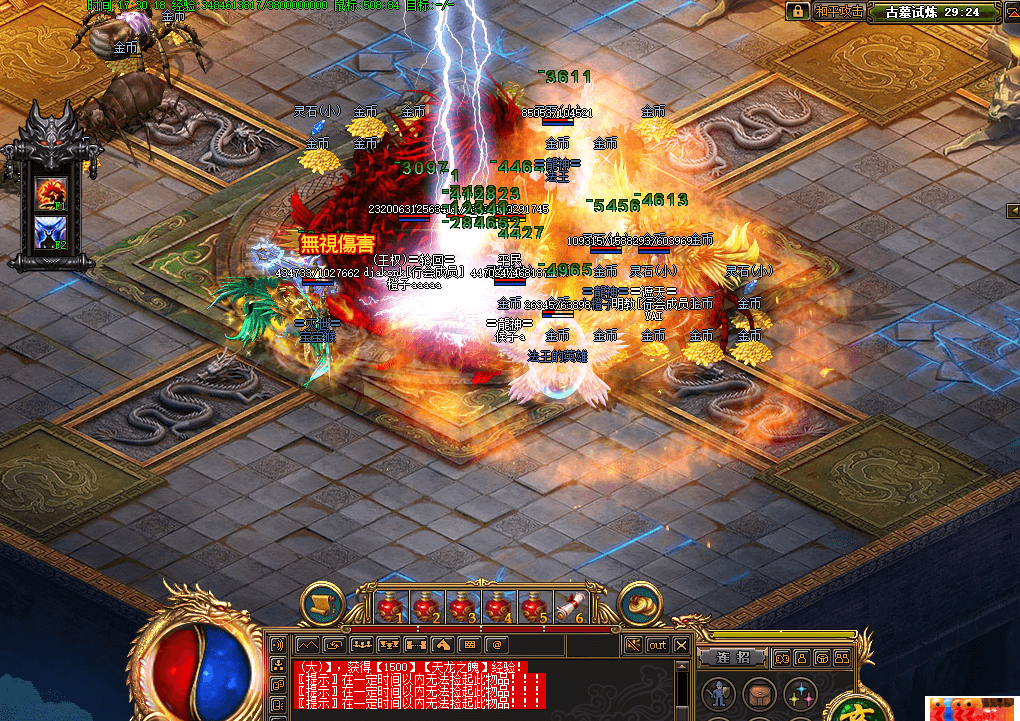The width and height of the screenshot is (1020, 721).
Task: Activate the F1 fire dragon skill
Action: click(x=51, y=190)
